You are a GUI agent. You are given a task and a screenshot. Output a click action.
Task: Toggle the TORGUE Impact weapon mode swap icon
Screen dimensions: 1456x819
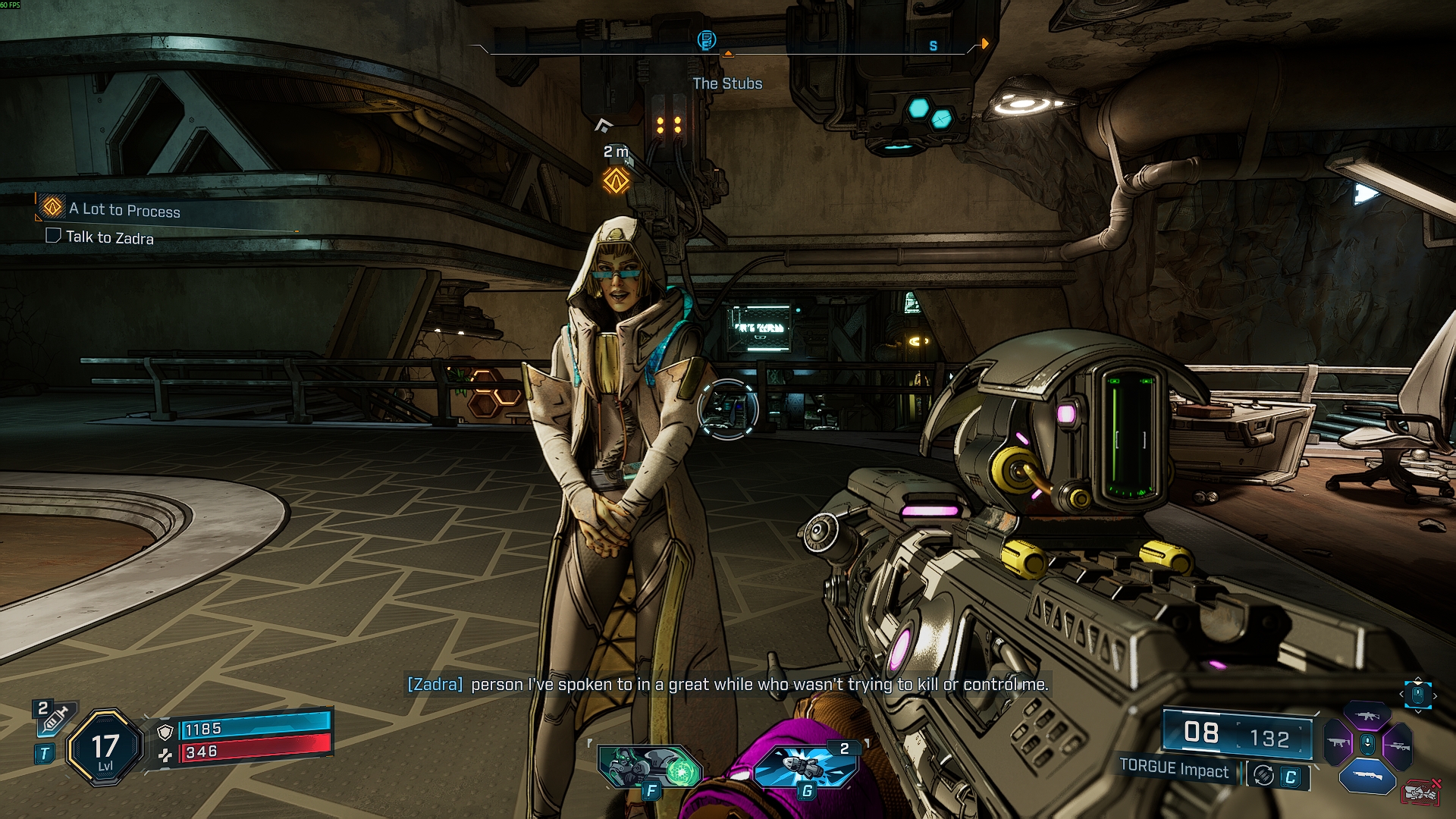coord(1263,775)
